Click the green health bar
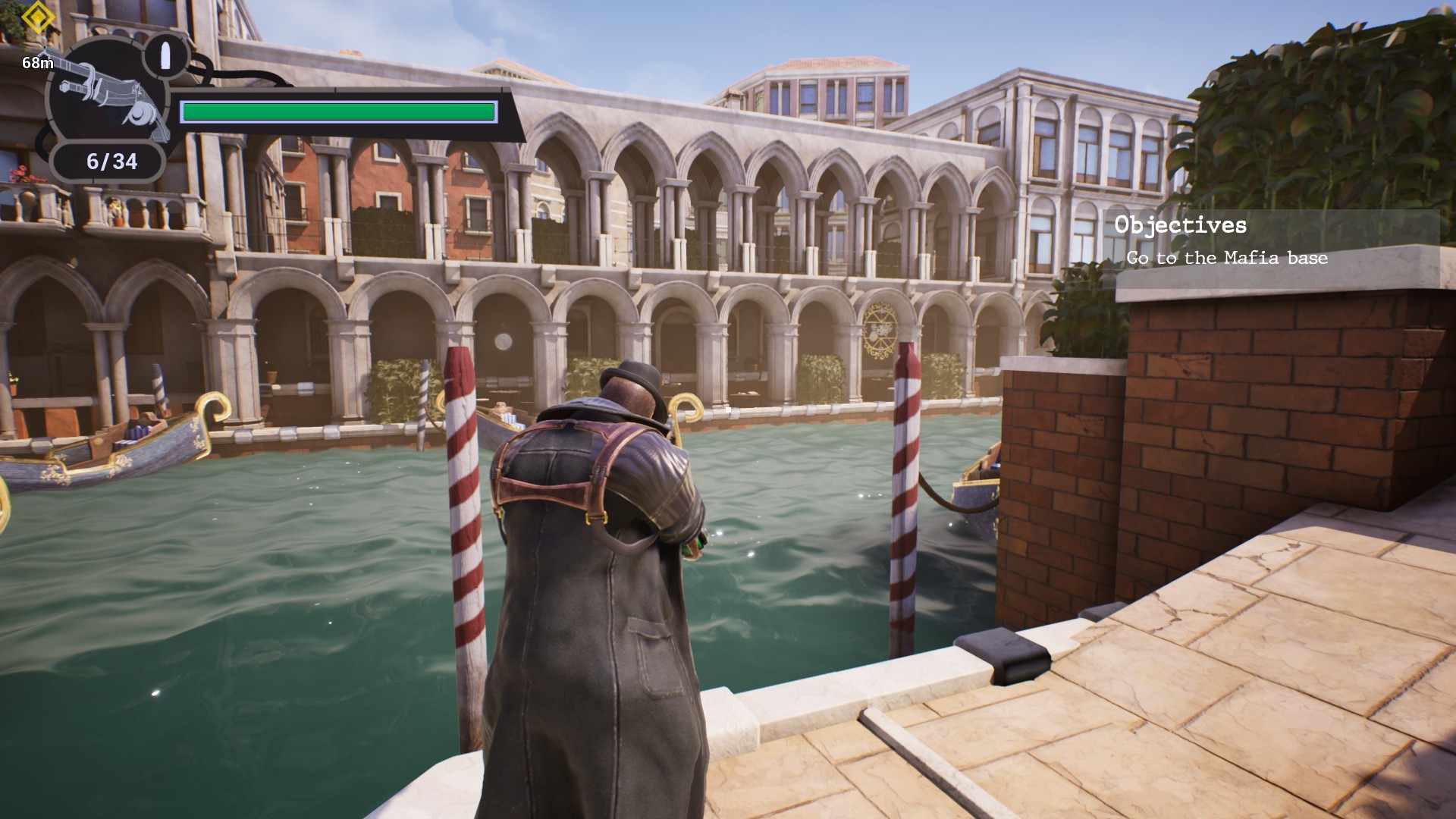Image resolution: width=1456 pixels, height=819 pixels. coord(337,111)
